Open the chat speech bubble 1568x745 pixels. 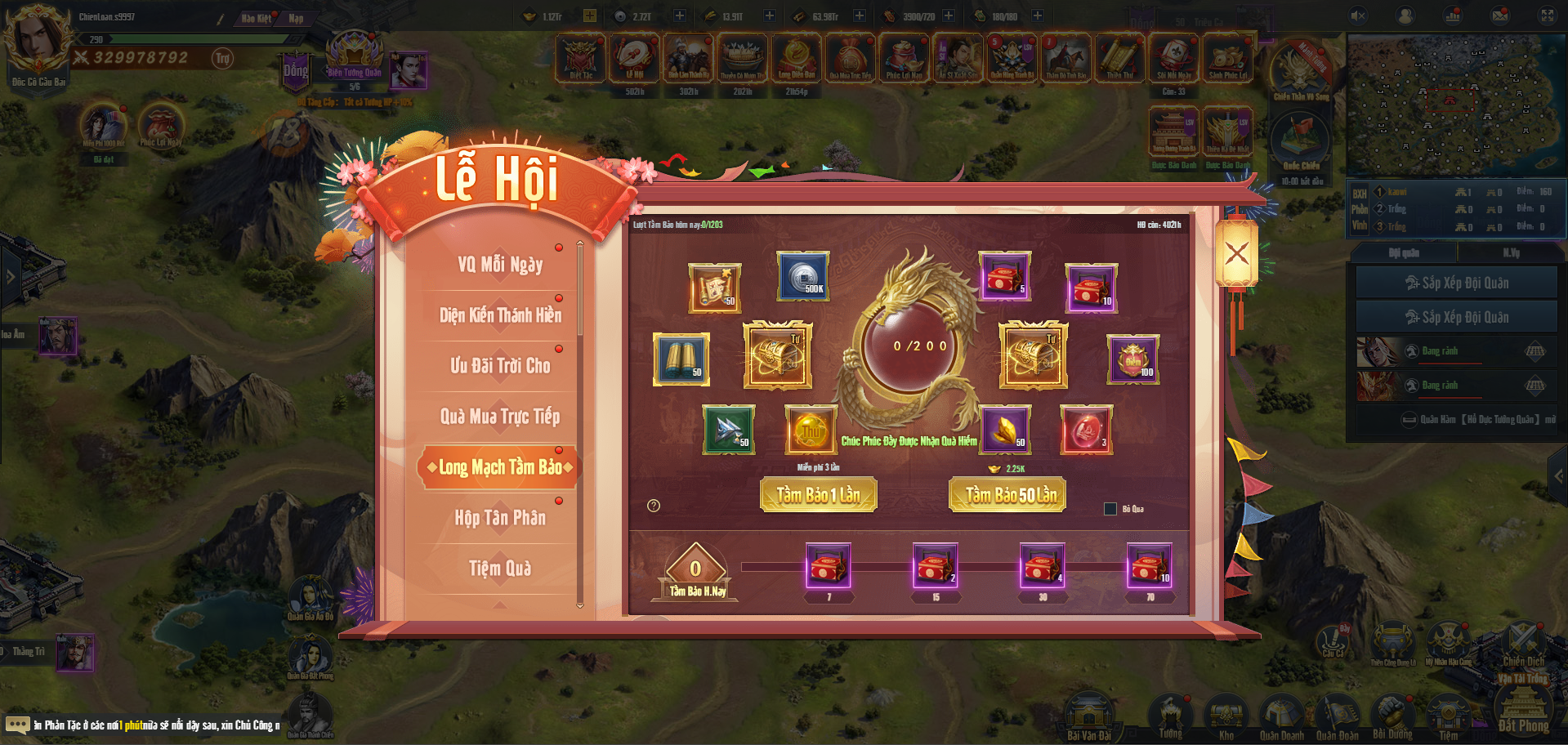pyautogui.click(x=17, y=725)
